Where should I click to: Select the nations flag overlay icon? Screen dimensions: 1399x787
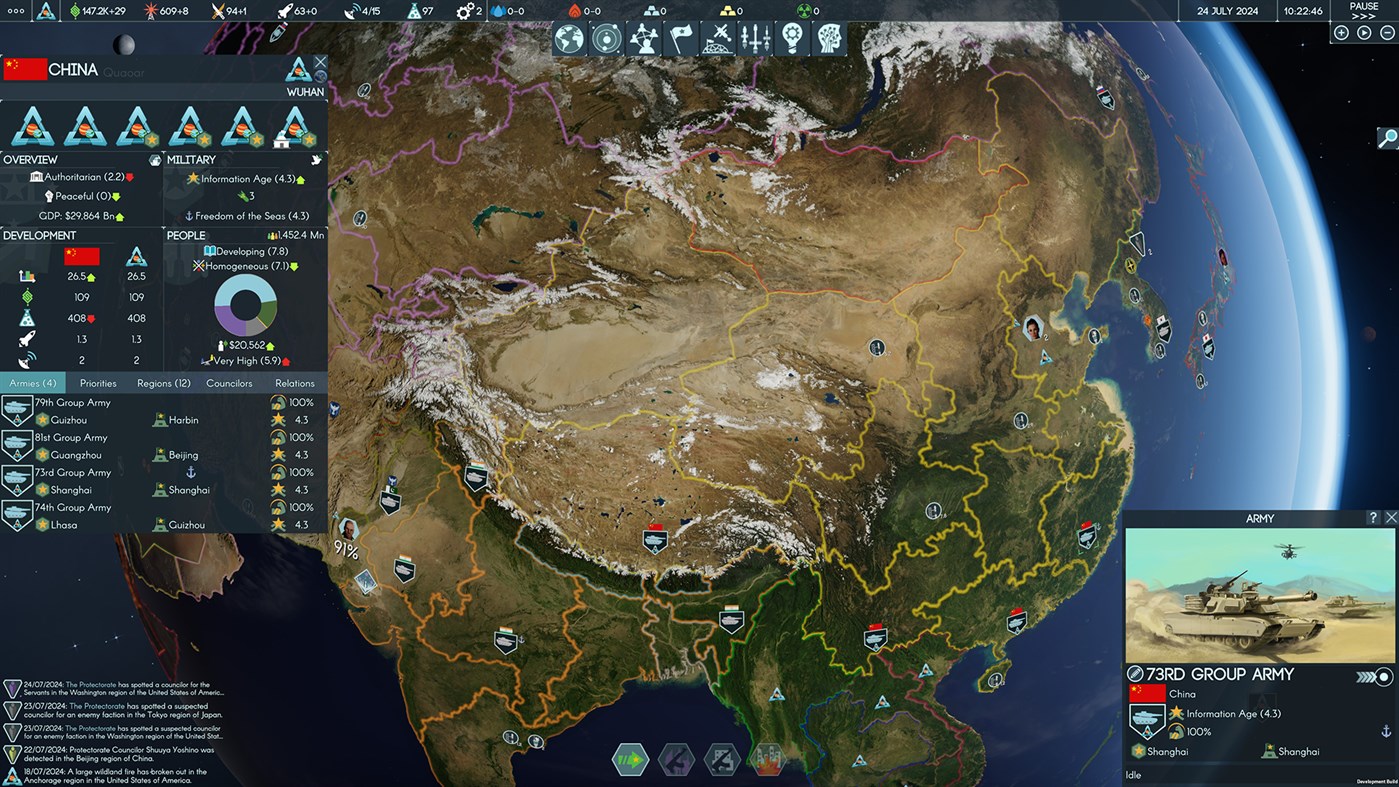681,38
